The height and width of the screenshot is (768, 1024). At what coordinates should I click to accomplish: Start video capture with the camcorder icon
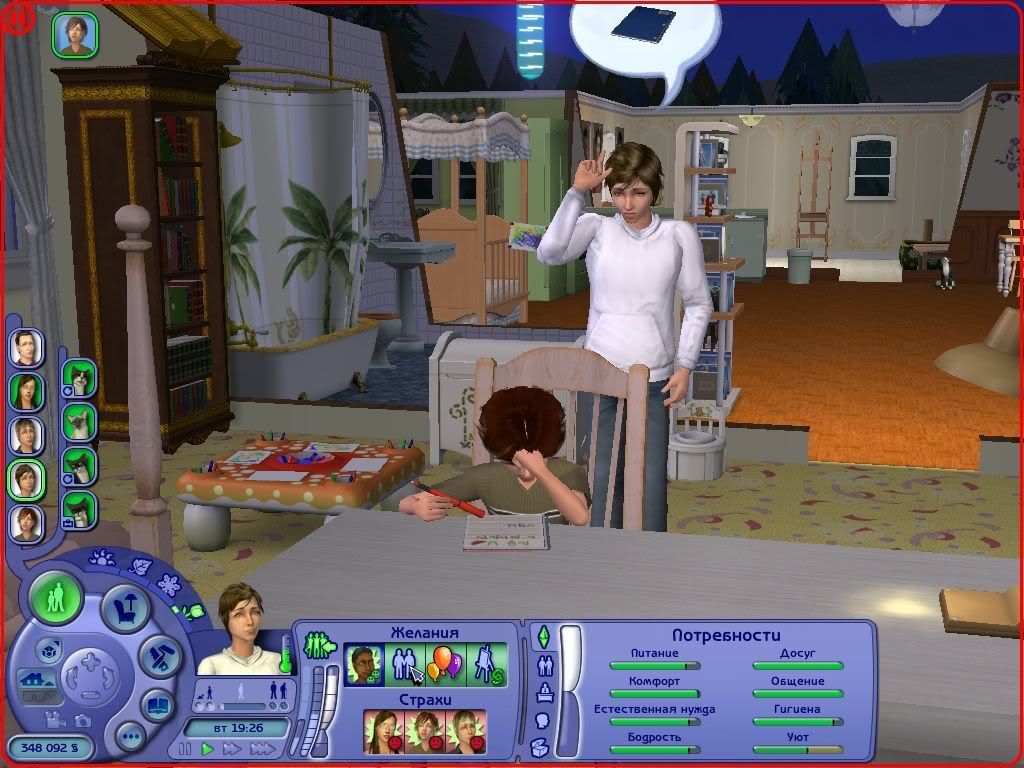pos(57,720)
